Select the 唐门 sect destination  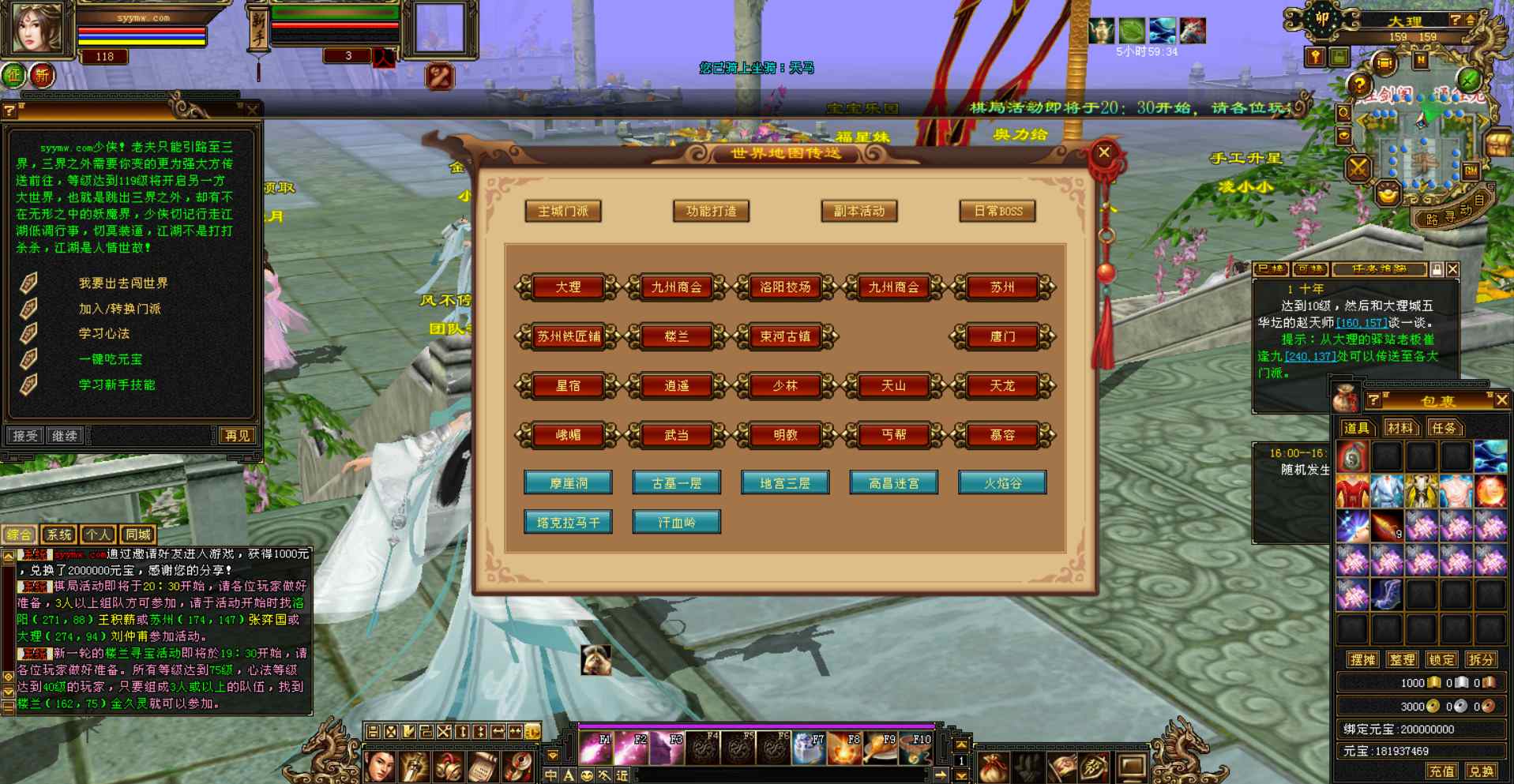click(x=1002, y=337)
